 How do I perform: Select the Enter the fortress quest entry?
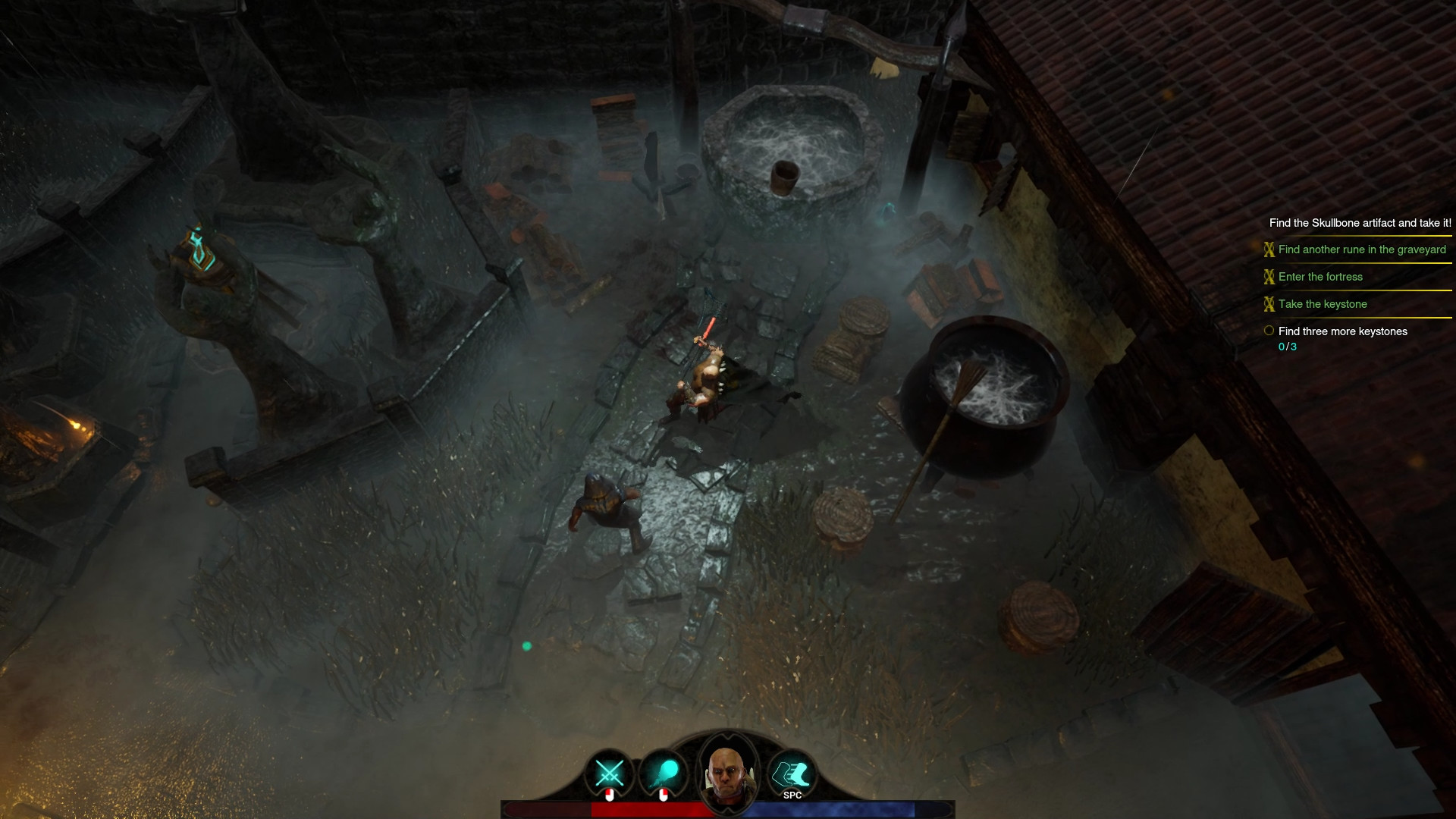[x=1320, y=277]
